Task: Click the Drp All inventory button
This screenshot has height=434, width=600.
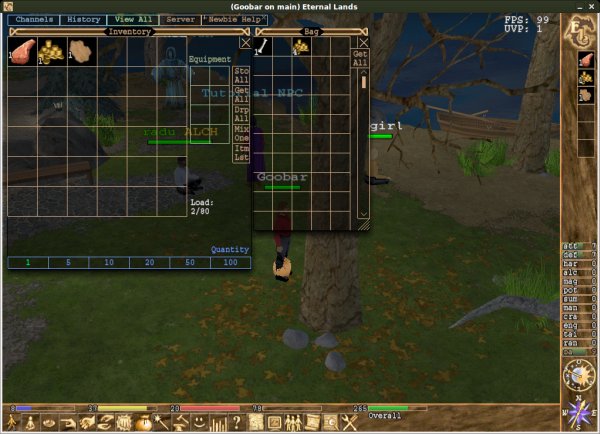Action: (x=241, y=112)
